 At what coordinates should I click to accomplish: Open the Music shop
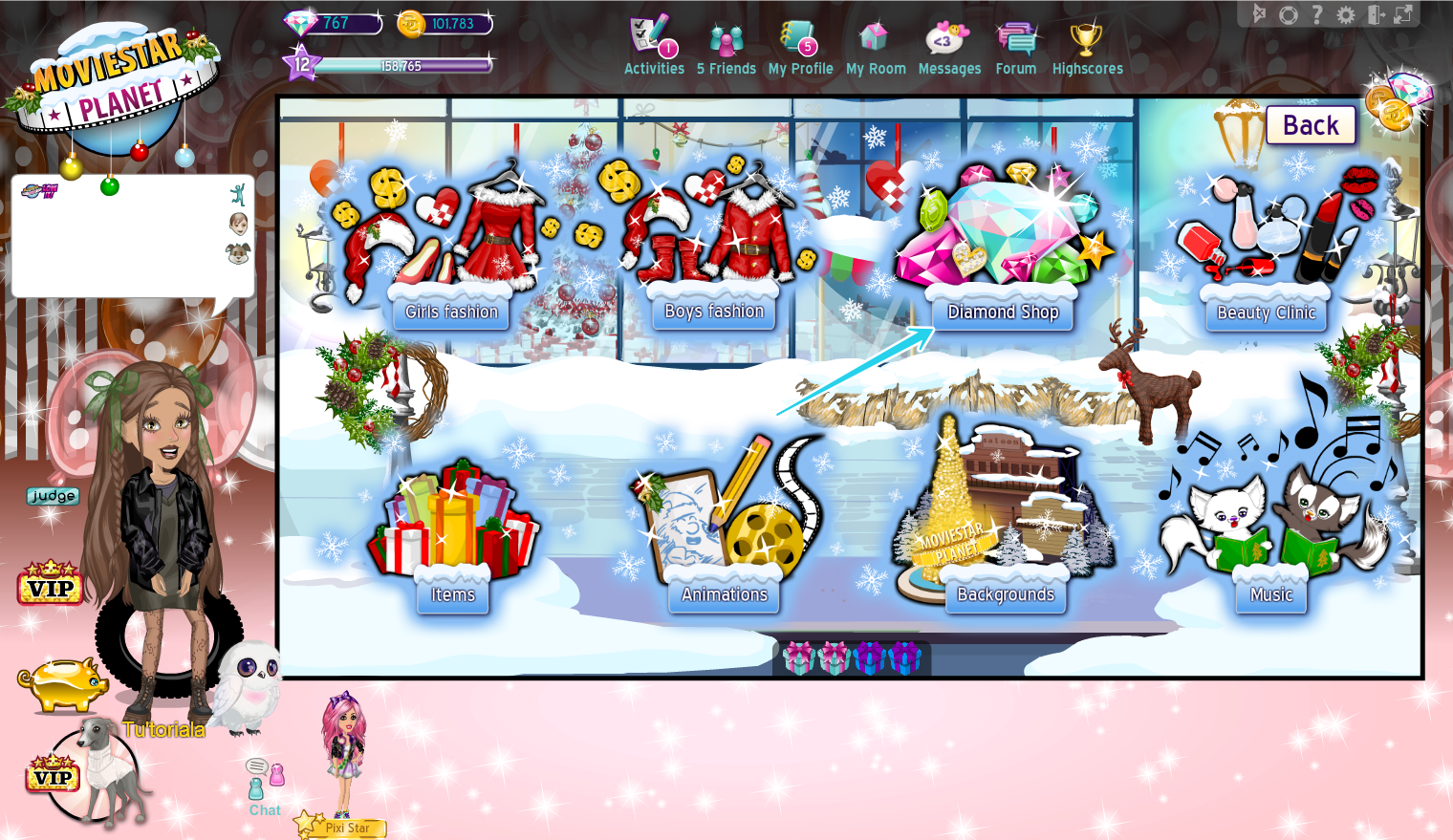click(x=1271, y=594)
